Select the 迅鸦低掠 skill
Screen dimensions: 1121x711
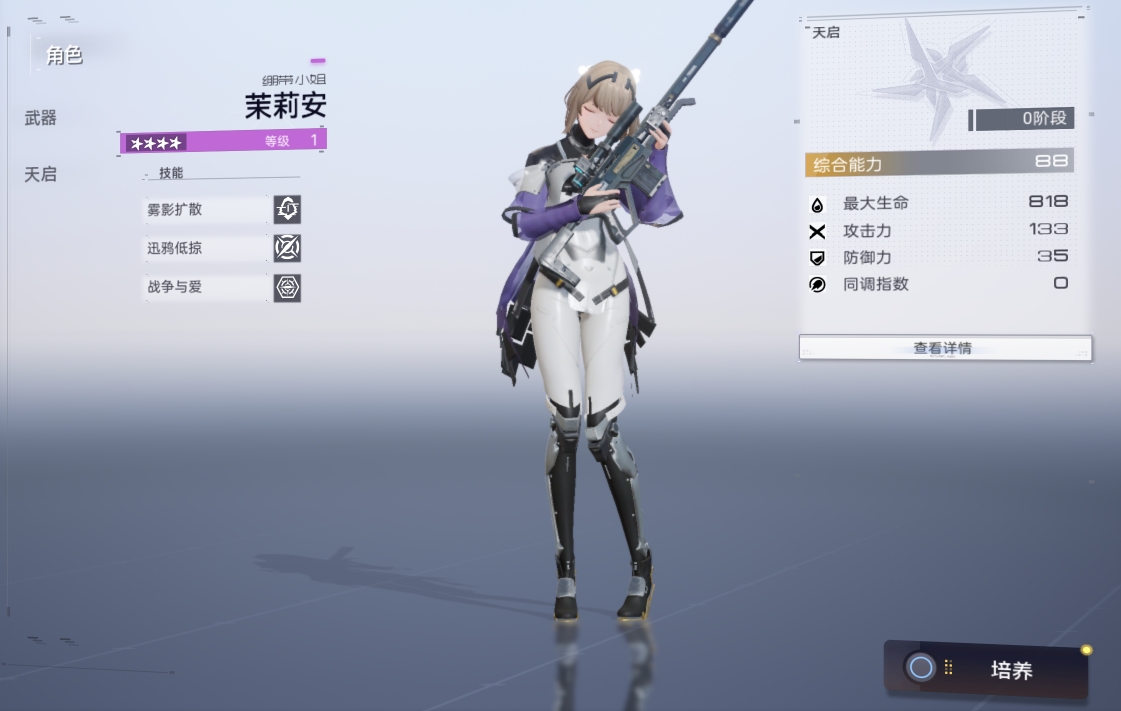[x=222, y=248]
